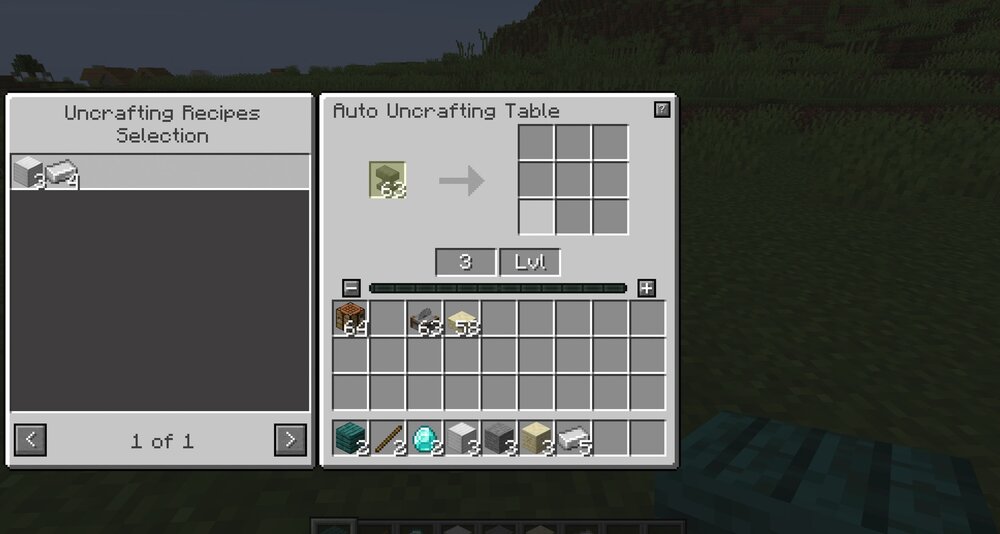Click the dark green level bar
The image size is (1000, 534).
(498, 288)
